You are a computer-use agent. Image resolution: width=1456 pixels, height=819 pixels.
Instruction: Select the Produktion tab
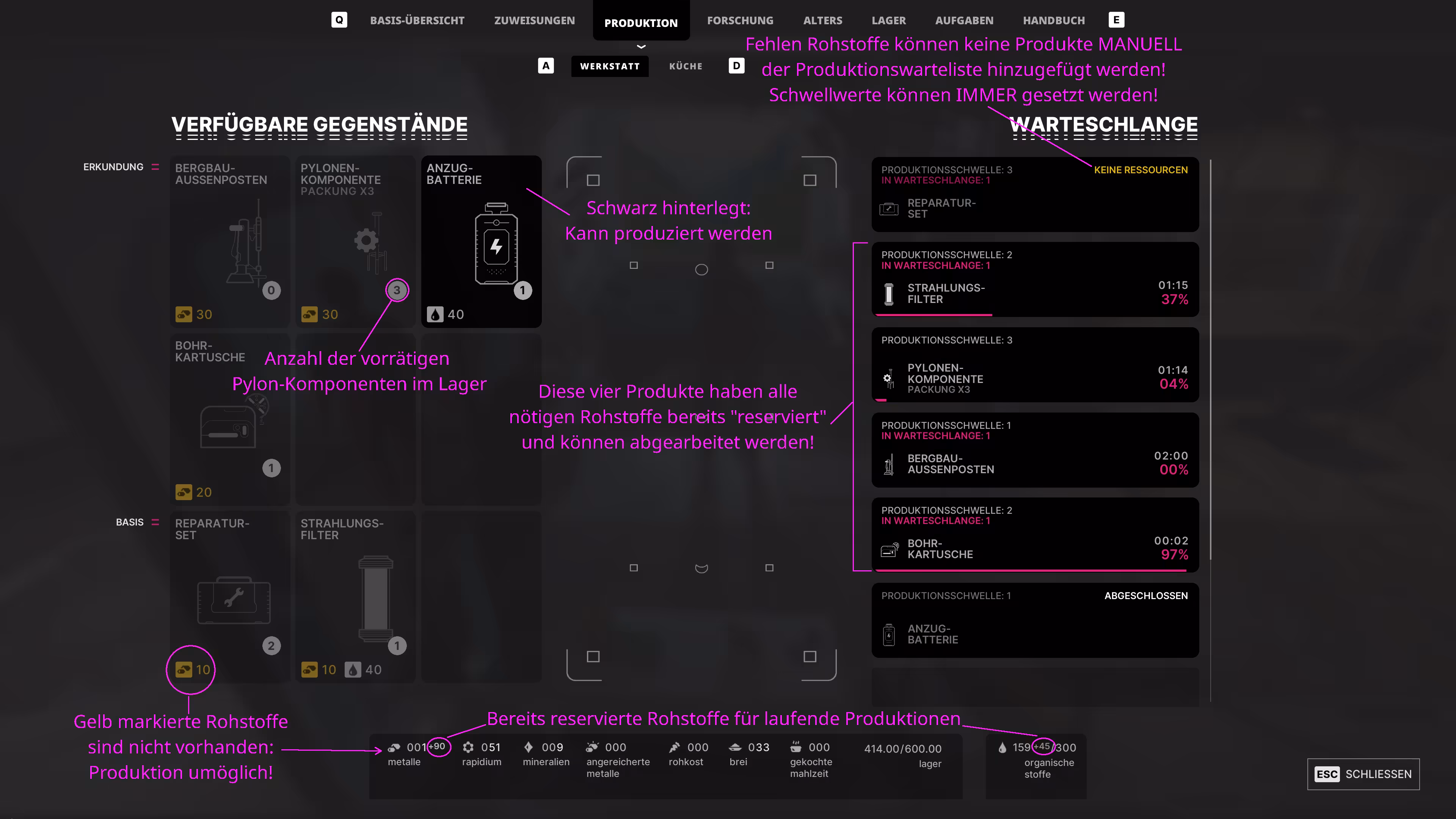pos(640,23)
